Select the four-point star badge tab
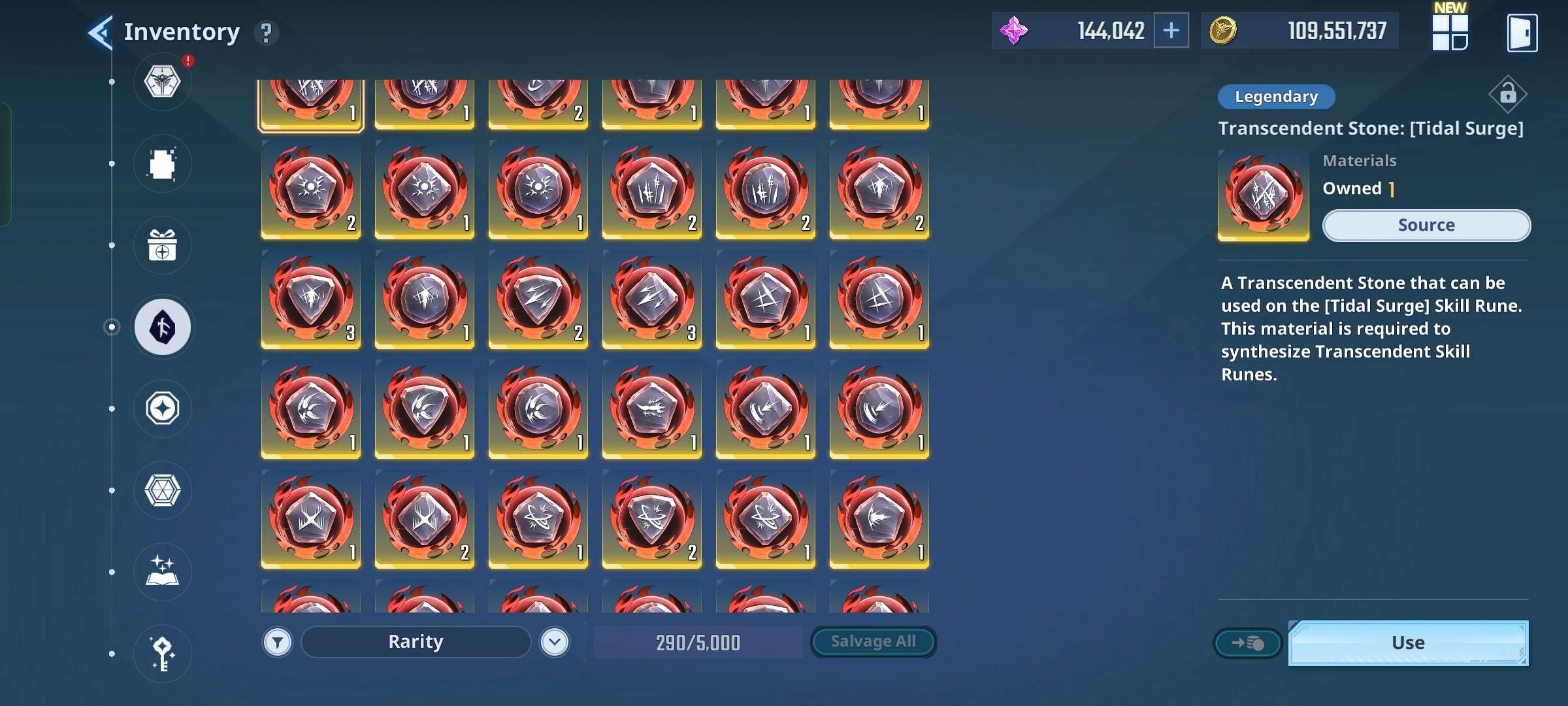This screenshot has height=706, width=1568. 162,409
